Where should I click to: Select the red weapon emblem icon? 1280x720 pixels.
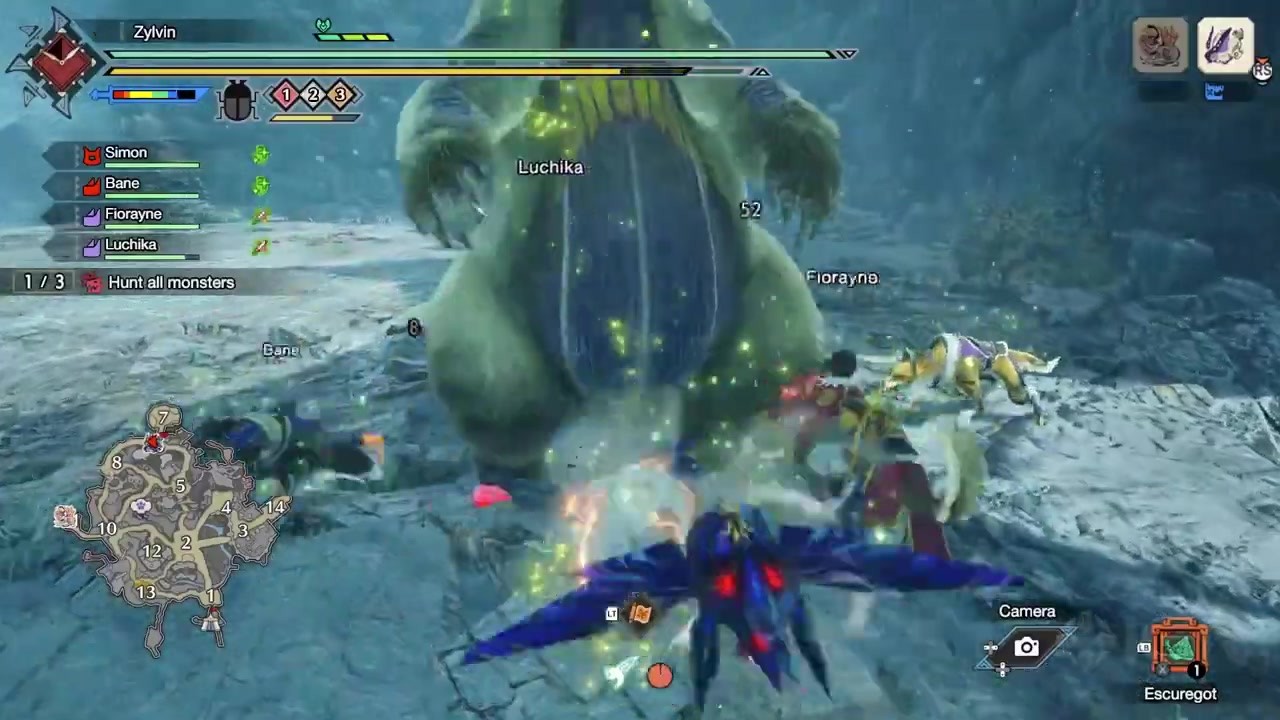57,60
